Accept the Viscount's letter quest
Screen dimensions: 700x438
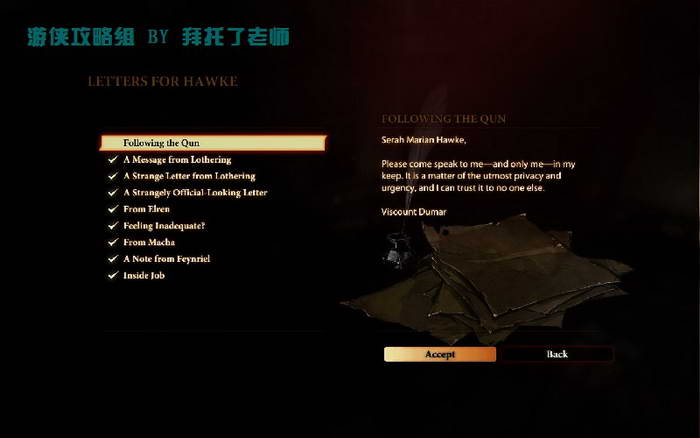pyautogui.click(x=440, y=354)
